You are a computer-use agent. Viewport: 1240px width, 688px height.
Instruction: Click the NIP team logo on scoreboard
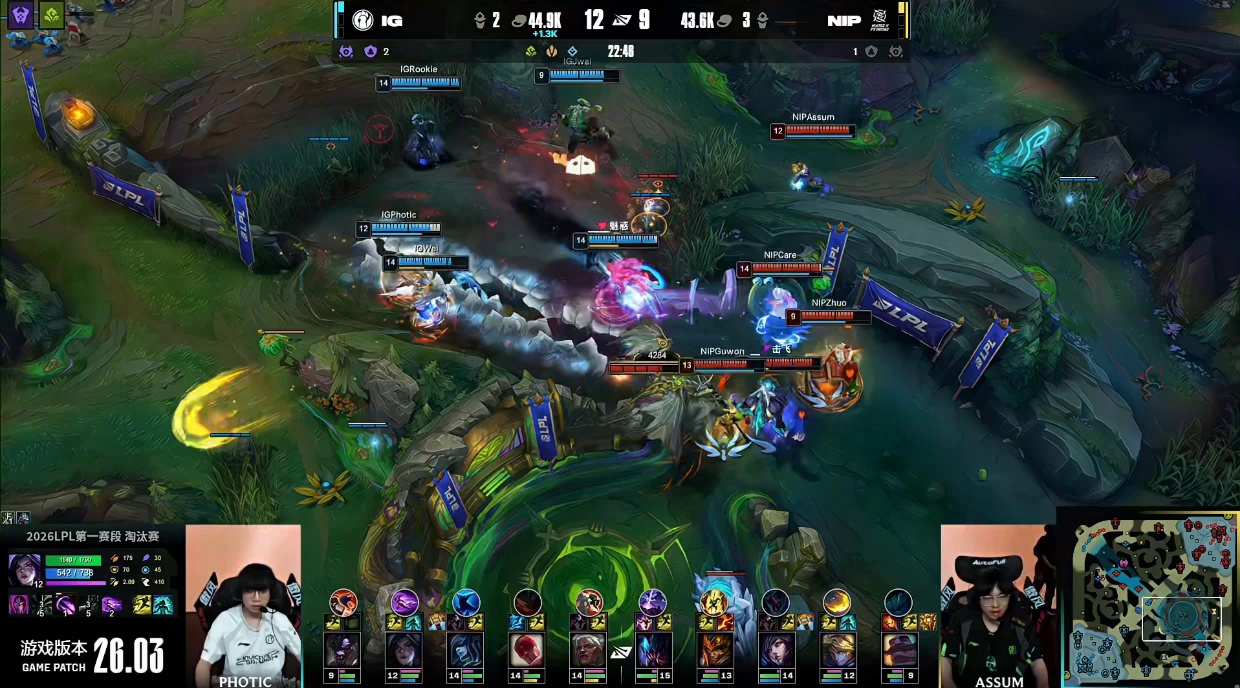[x=877, y=20]
